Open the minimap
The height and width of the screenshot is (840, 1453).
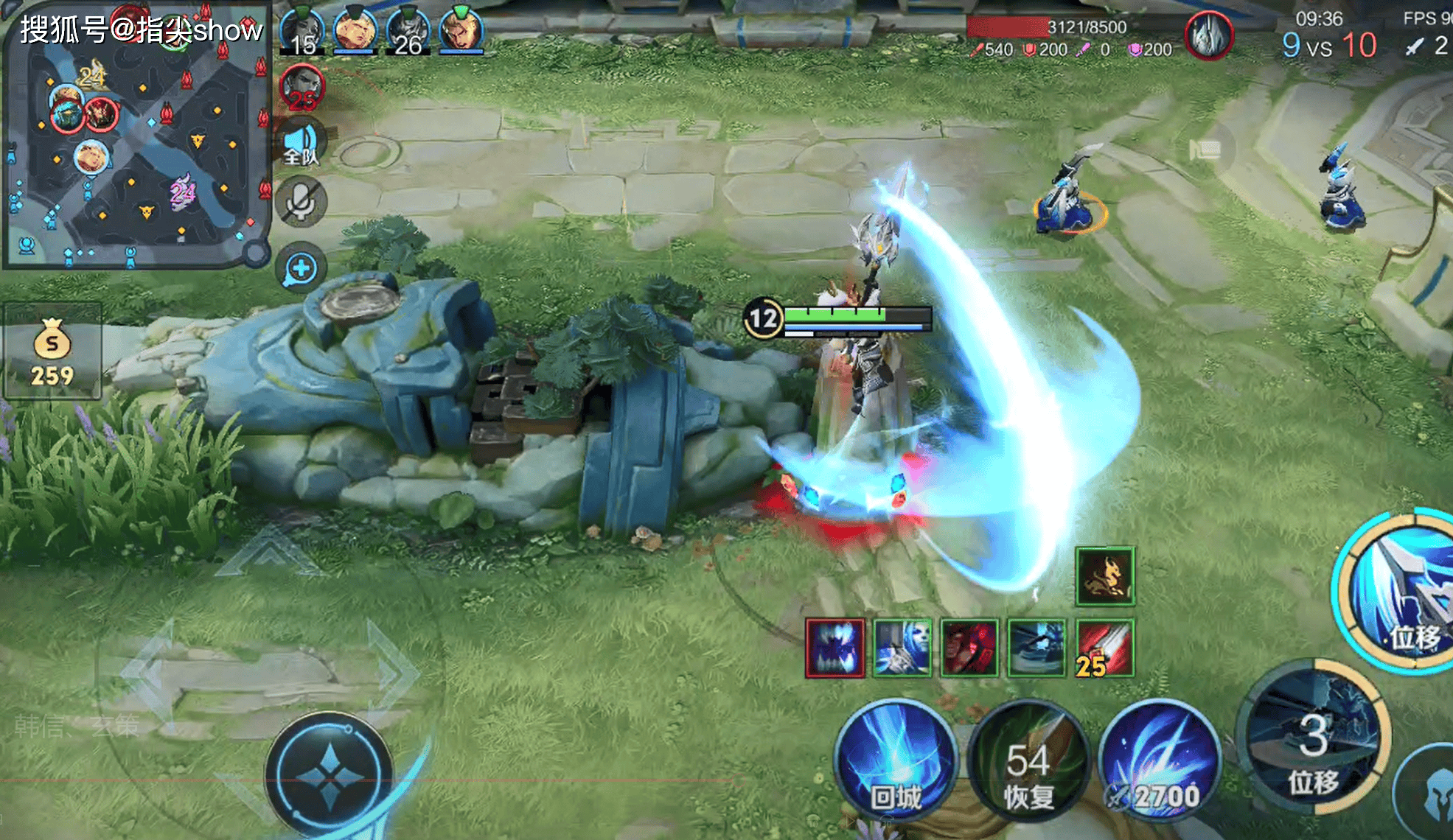136,136
